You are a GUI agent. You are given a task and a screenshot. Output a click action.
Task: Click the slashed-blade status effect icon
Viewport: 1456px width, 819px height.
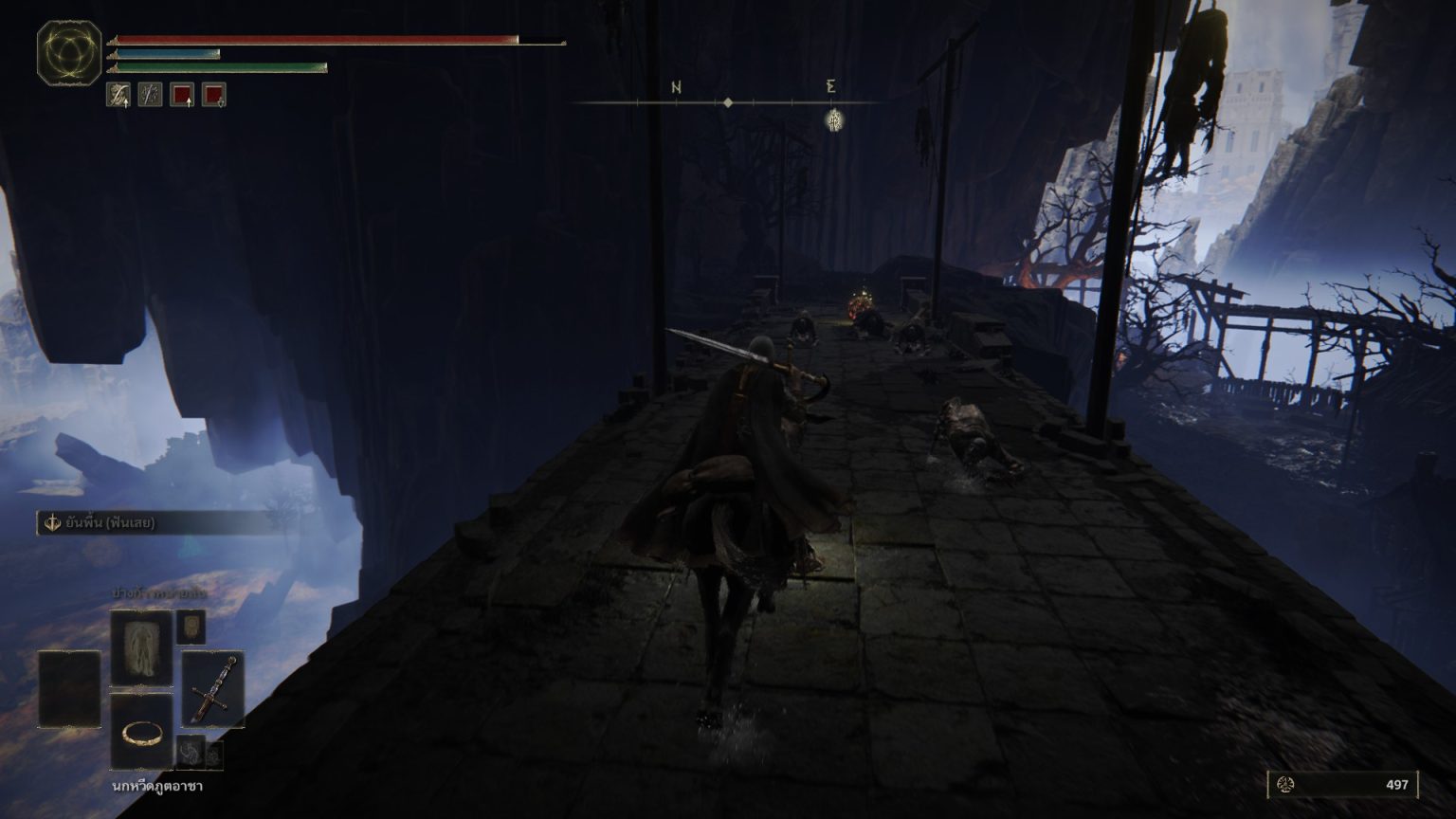point(150,95)
